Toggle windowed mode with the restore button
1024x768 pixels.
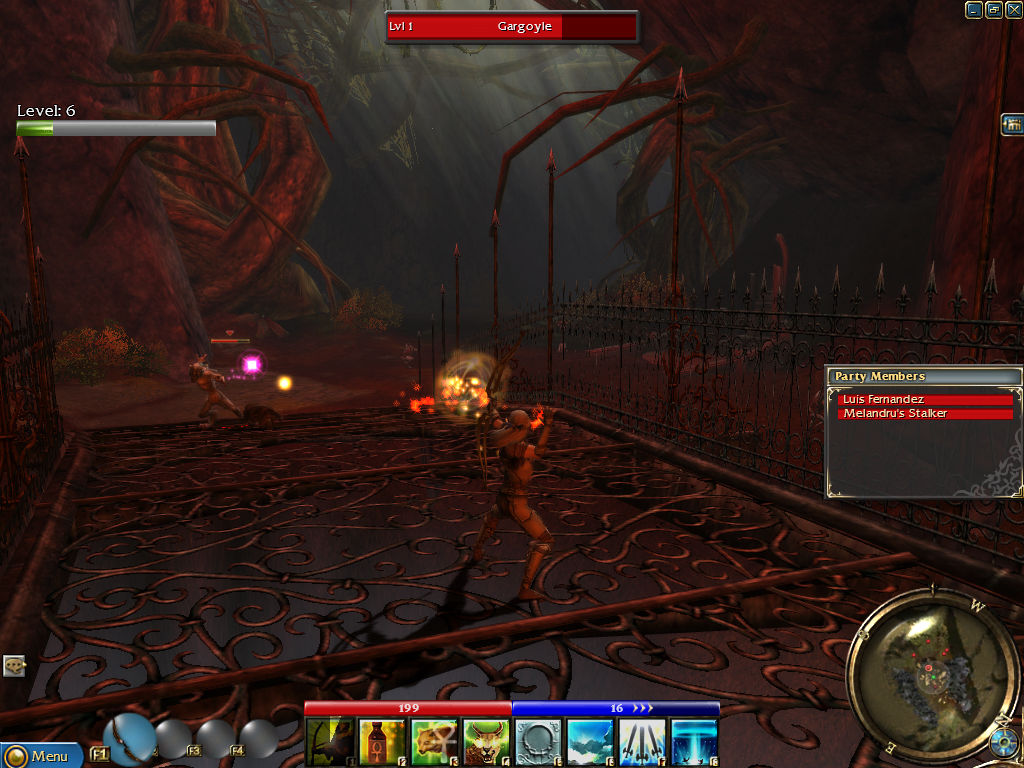(x=993, y=10)
